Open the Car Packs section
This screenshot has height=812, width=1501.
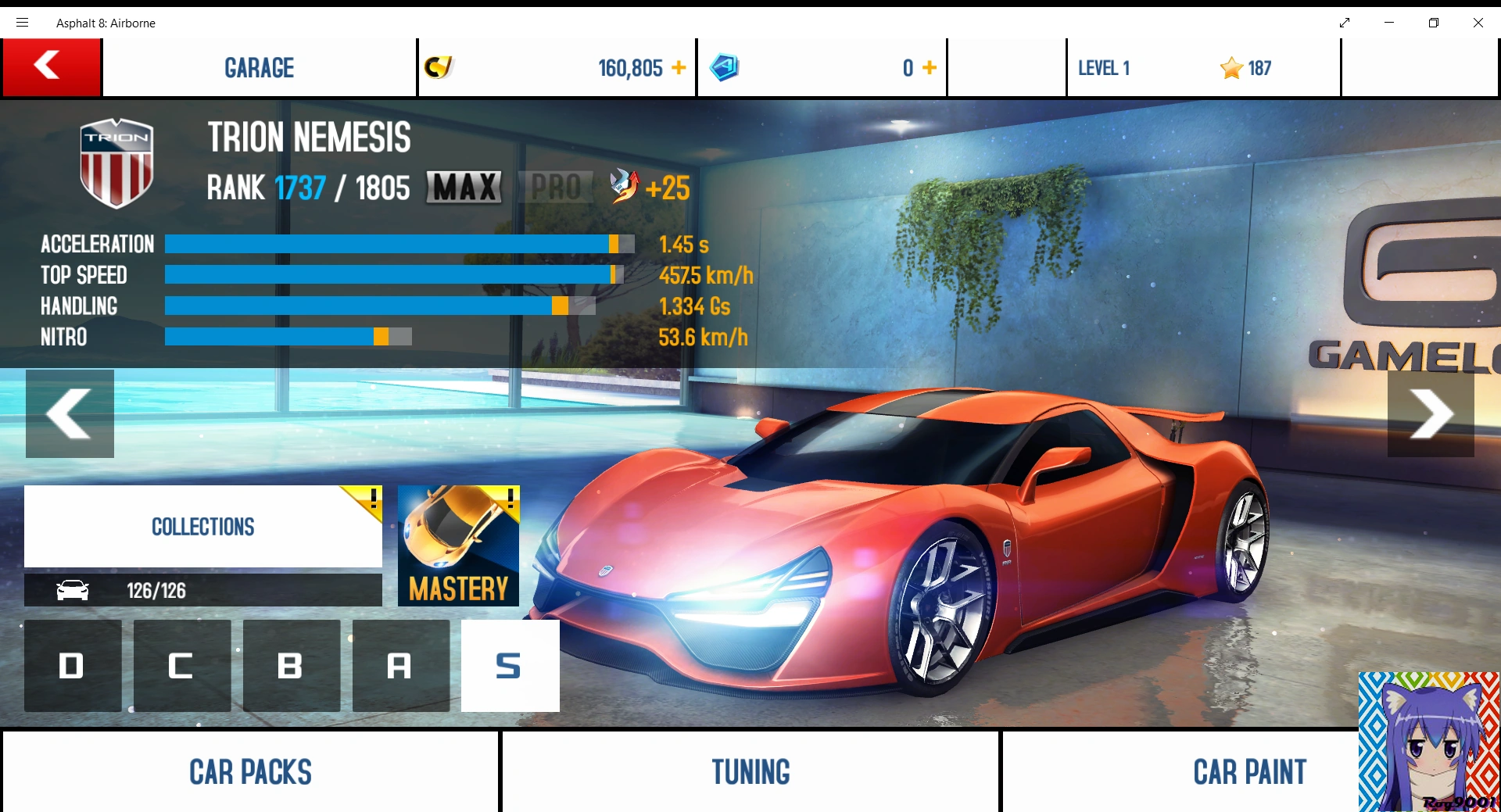[x=249, y=772]
